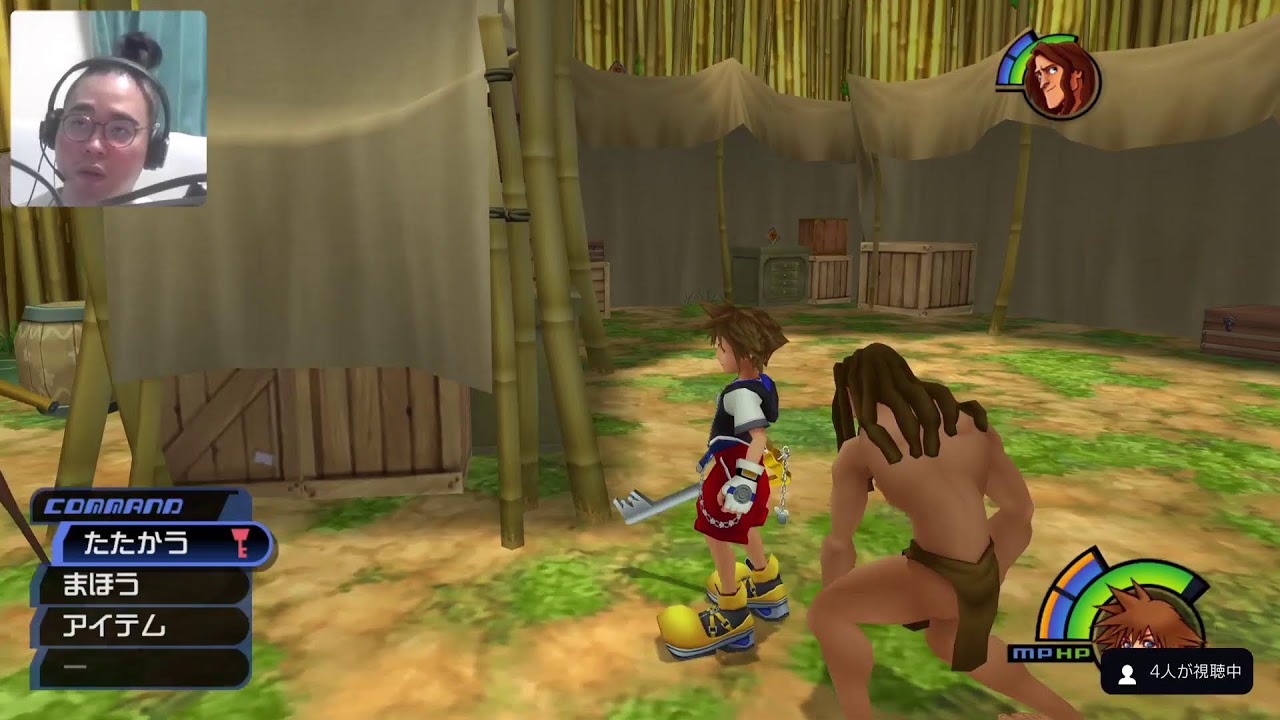Click the streamer webcam overlay

[x=108, y=108]
